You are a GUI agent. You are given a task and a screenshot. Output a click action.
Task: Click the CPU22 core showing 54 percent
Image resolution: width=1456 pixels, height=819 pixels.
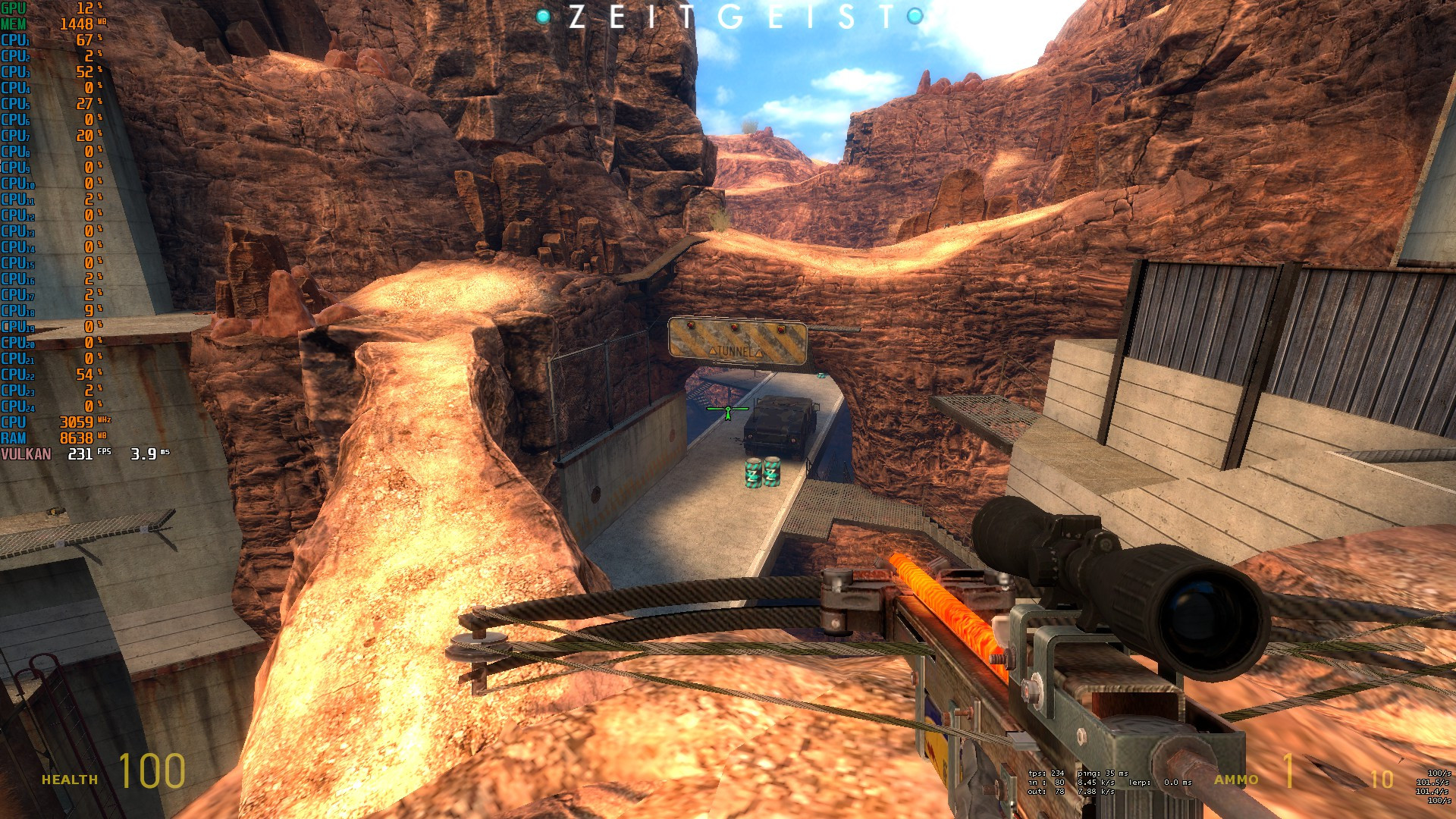click(45, 373)
